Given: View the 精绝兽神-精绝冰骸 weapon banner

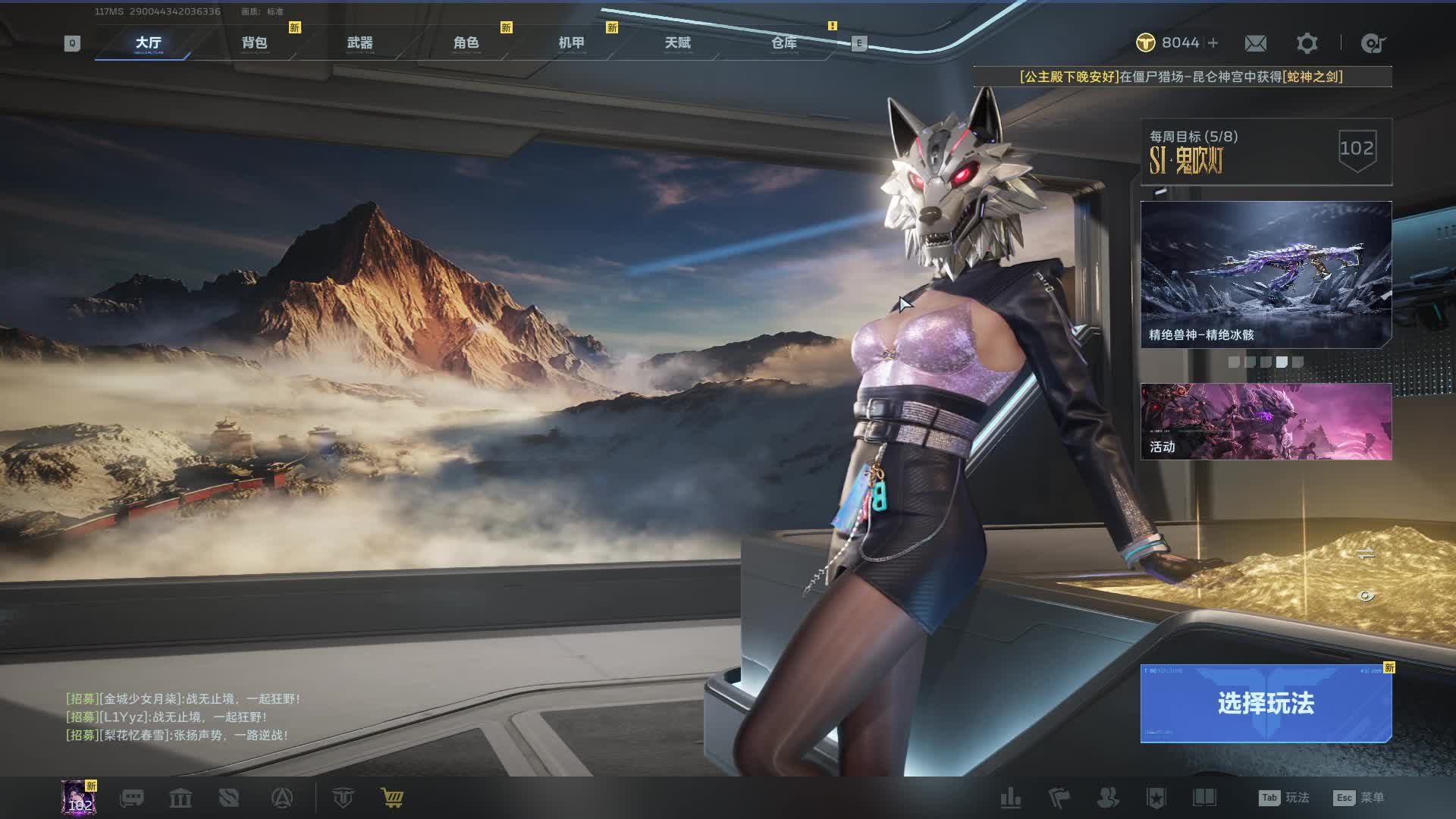Looking at the screenshot, I should click(1266, 274).
